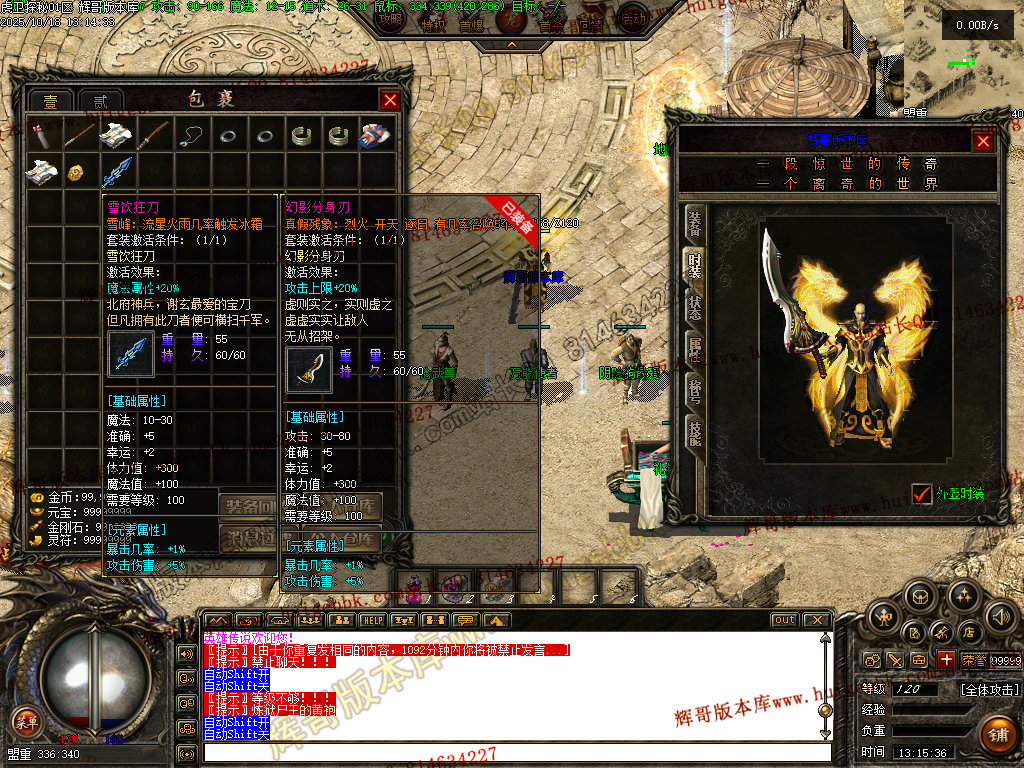Type in the chat input field
This screenshot has height=768, width=1024.
point(510,752)
